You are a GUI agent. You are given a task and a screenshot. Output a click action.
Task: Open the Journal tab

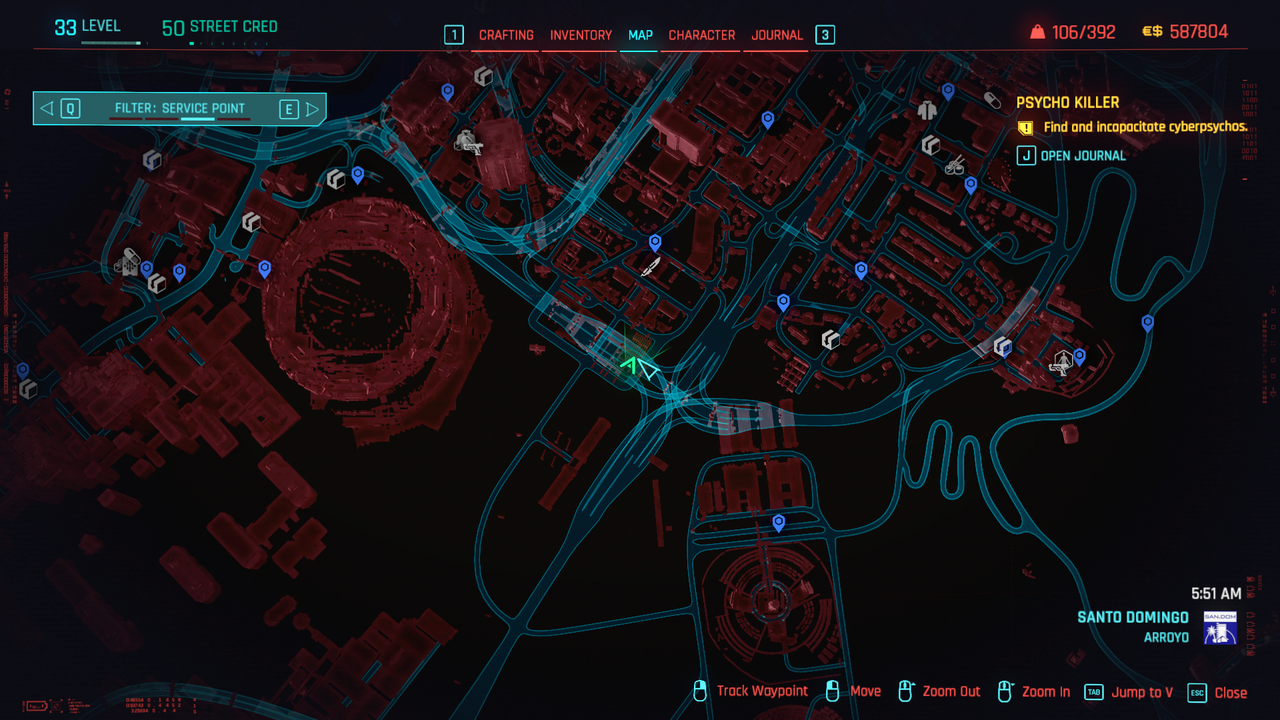click(777, 35)
